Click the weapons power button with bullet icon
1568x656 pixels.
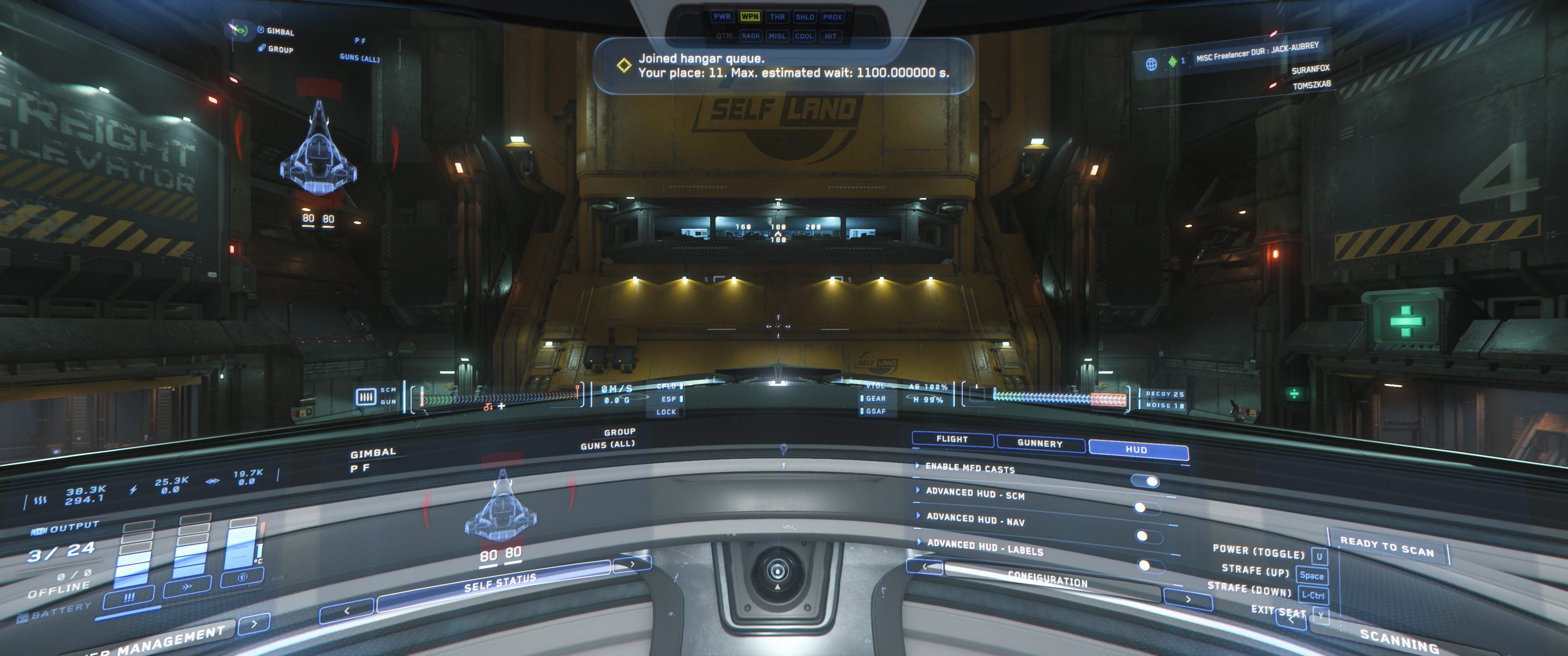click(129, 598)
